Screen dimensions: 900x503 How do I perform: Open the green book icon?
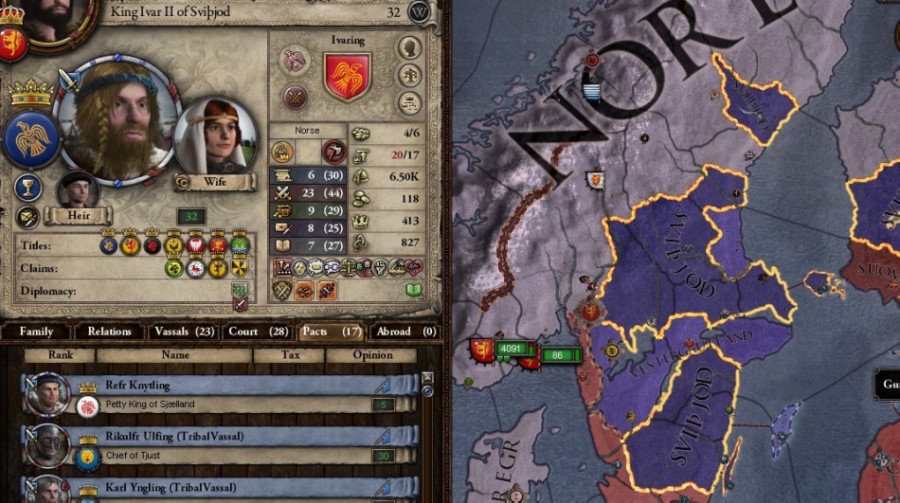pyautogui.click(x=413, y=290)
